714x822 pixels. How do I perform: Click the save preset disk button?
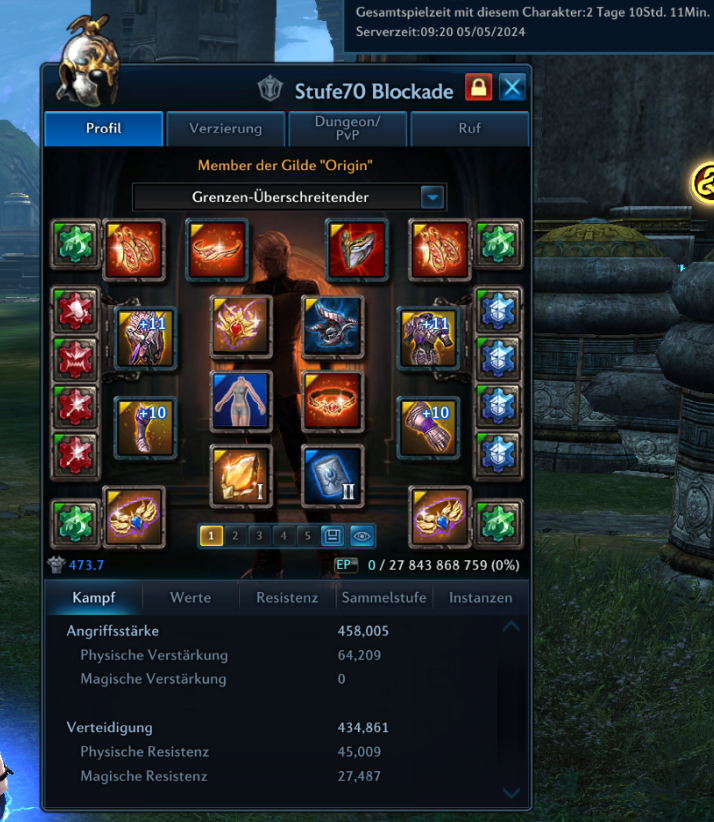332,536
